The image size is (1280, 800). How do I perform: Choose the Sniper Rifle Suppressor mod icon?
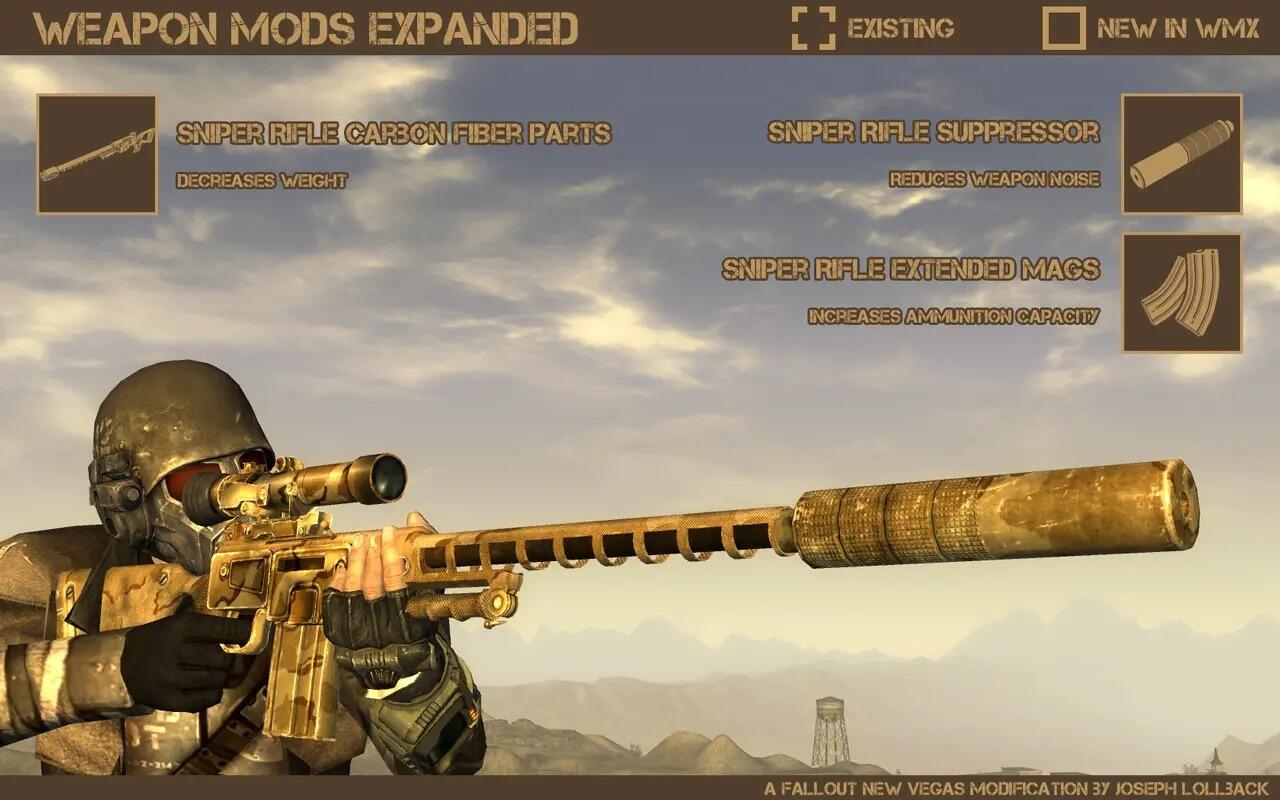click(x=1181, y=154)
